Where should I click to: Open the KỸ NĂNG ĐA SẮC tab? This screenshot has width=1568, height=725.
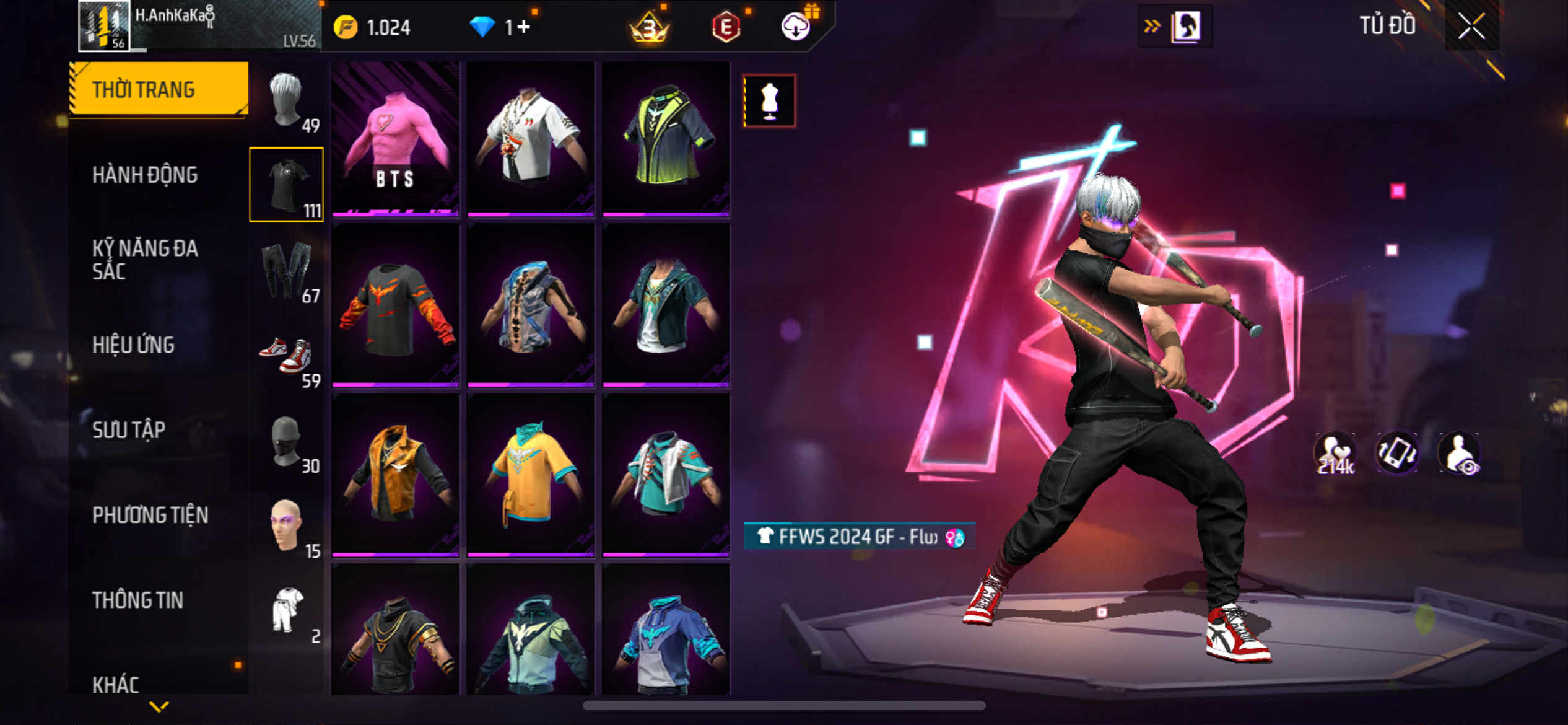[x=145, y=260]
